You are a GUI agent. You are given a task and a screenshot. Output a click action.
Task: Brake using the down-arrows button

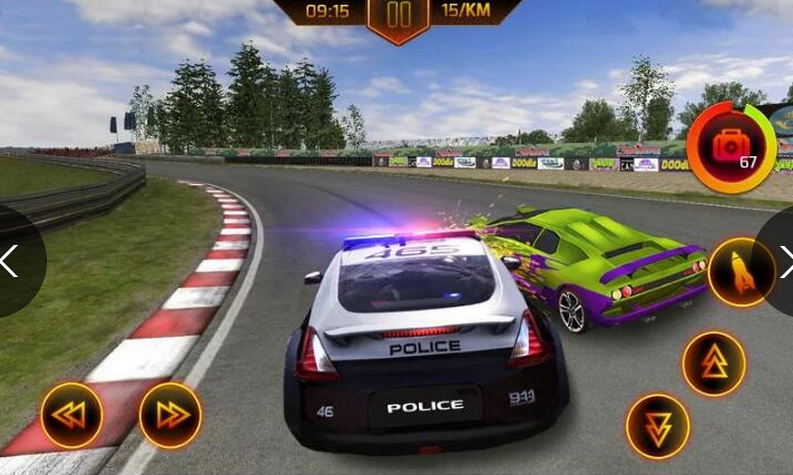[657, 427]
